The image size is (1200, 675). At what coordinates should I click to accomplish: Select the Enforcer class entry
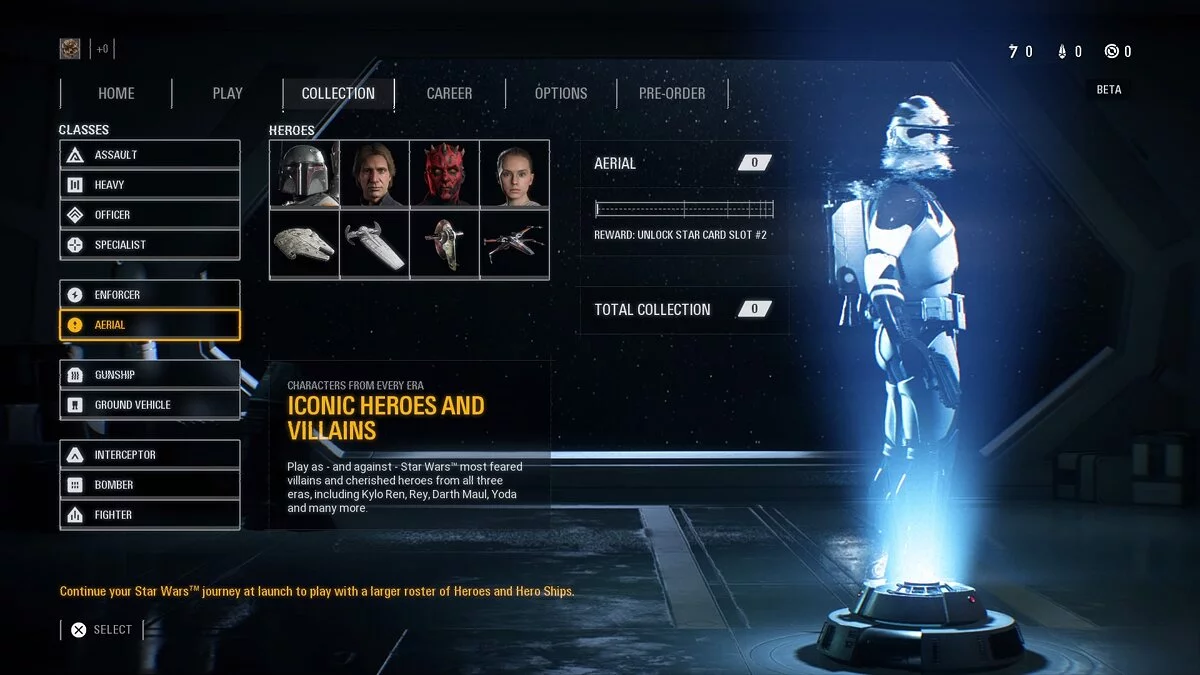tap(150, 295)
